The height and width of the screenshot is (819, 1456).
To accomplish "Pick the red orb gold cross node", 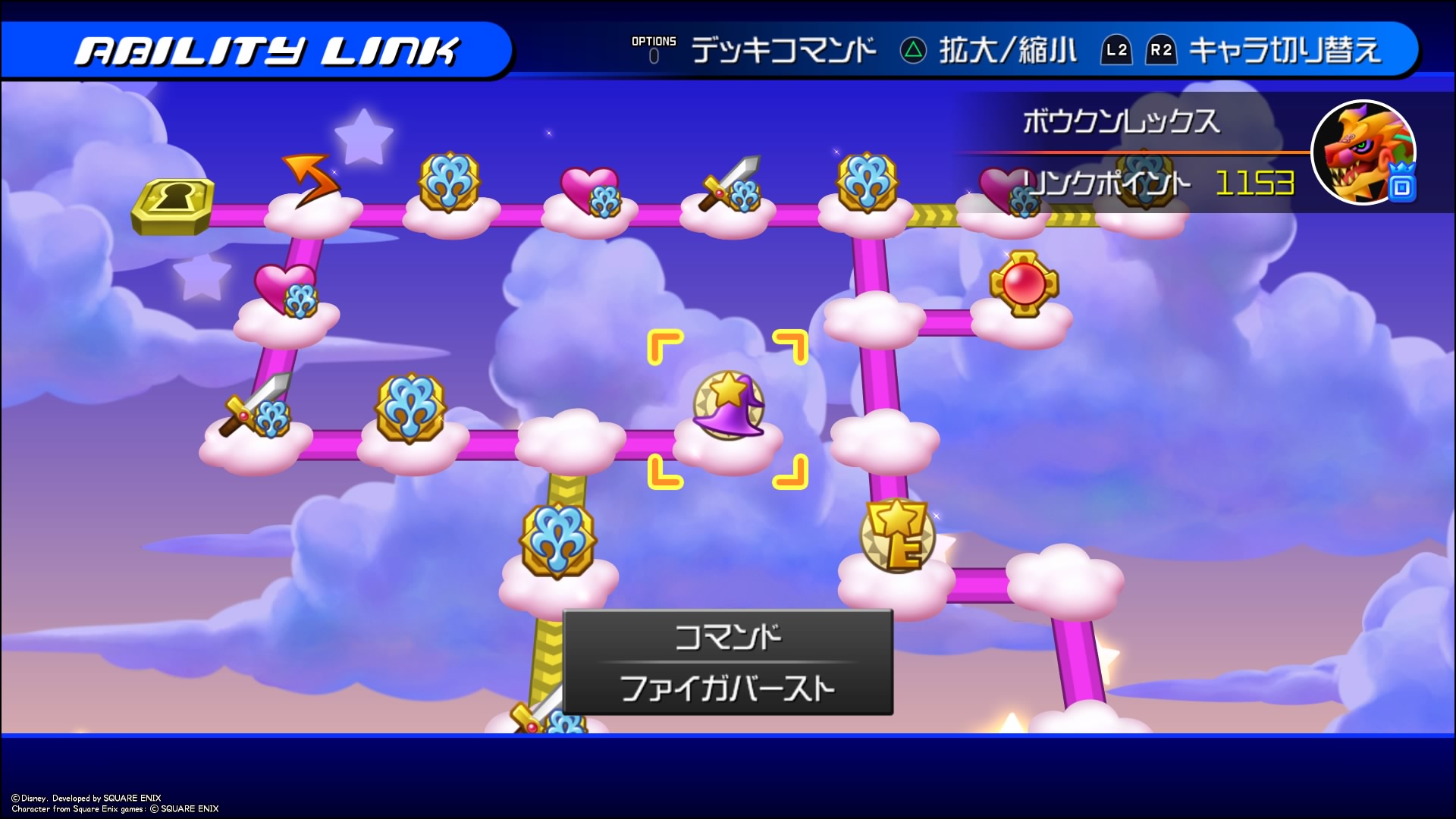I will [x=1024, y=284].
